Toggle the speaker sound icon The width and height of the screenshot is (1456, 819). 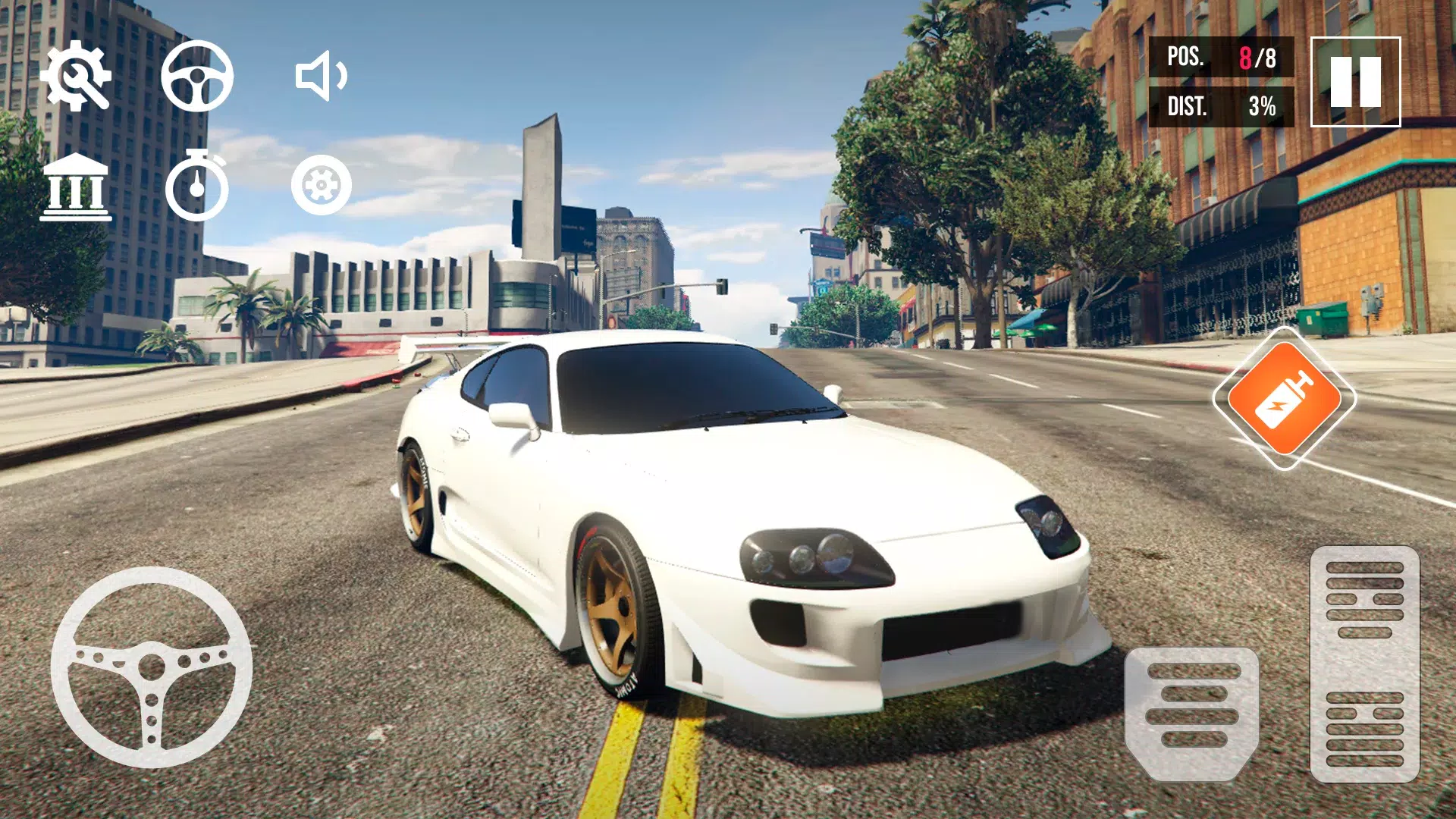pos(321,76)
